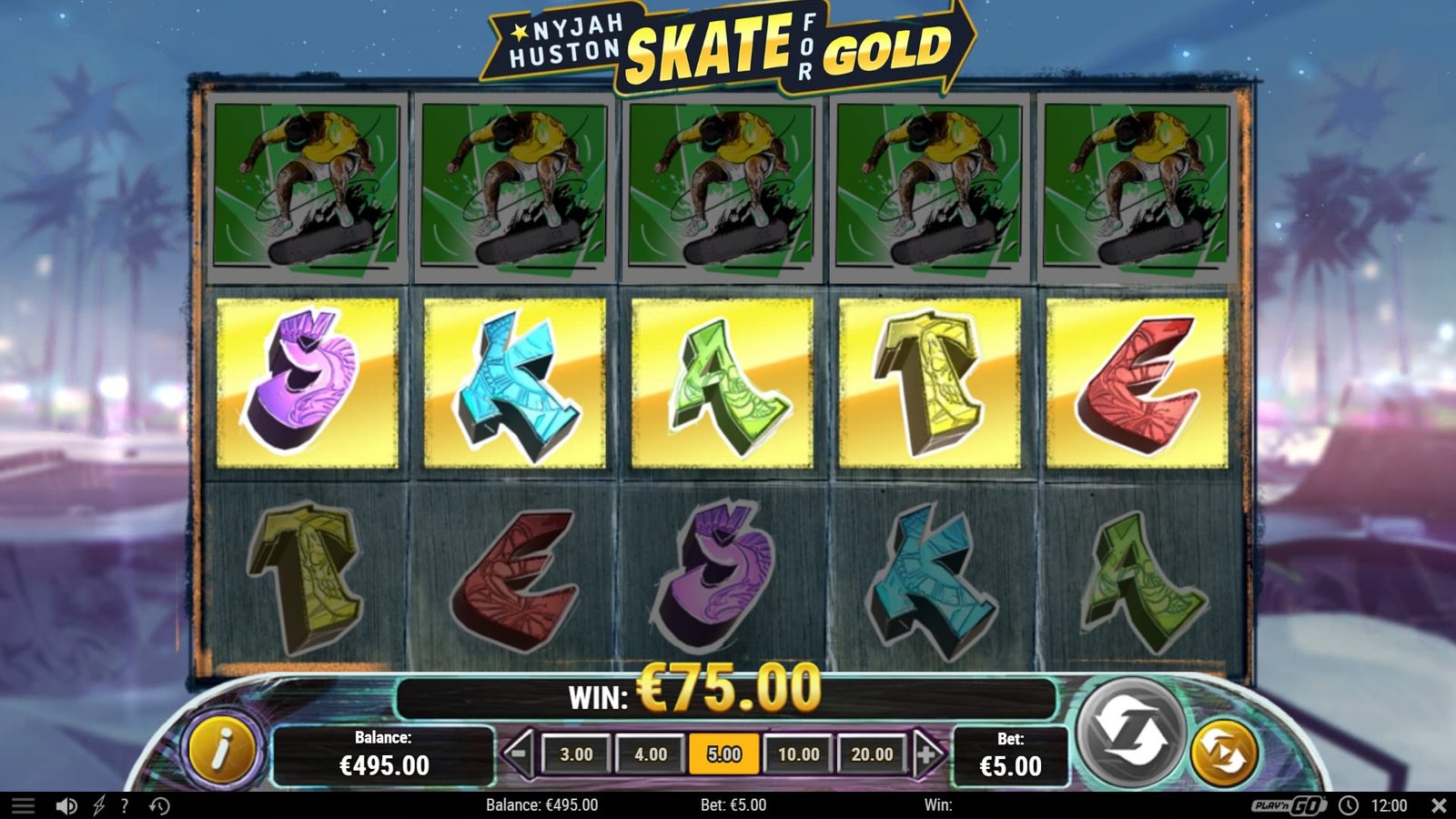1456x819 pixels.
Task: Select the highlighted 5.00 bet value
Action: tap(724, 754)
